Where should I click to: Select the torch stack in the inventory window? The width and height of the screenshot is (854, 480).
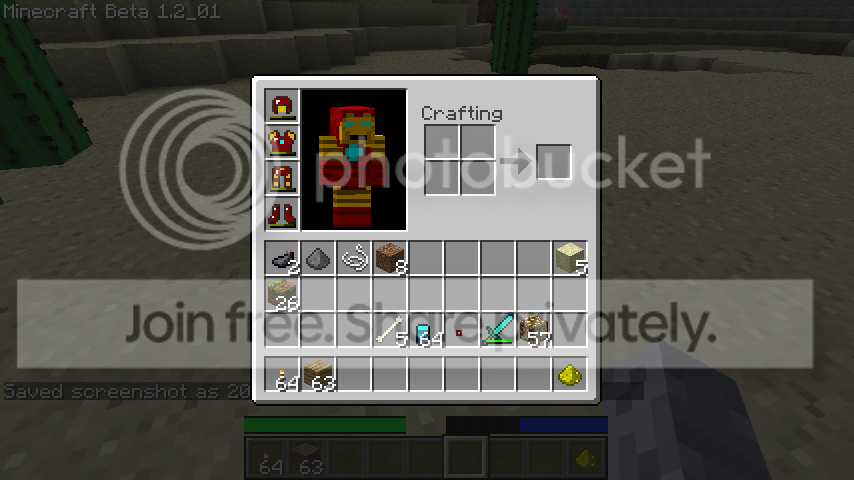[x=282, y=375]
